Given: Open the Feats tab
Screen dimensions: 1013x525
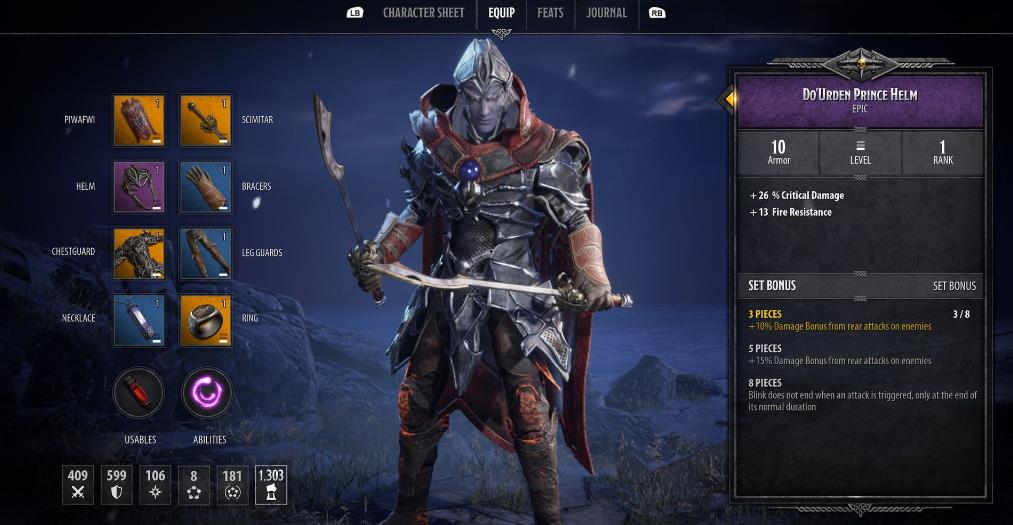Looking at the screenshot, I should [x=550, y=13].
